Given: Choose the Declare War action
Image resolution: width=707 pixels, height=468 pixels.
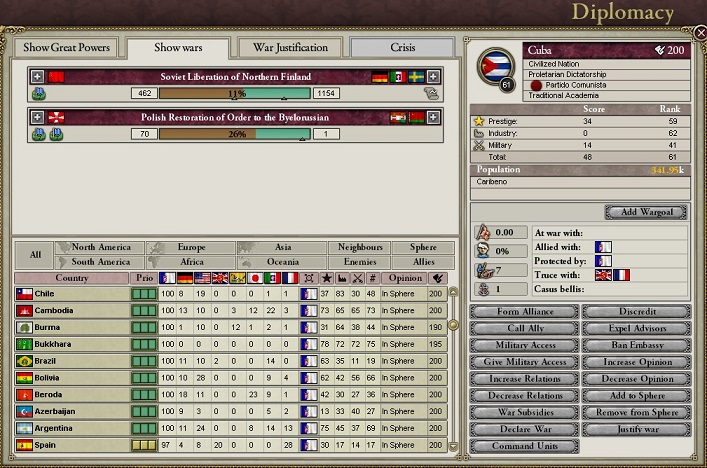Looking at the screenshot, I should coord(524,429).
